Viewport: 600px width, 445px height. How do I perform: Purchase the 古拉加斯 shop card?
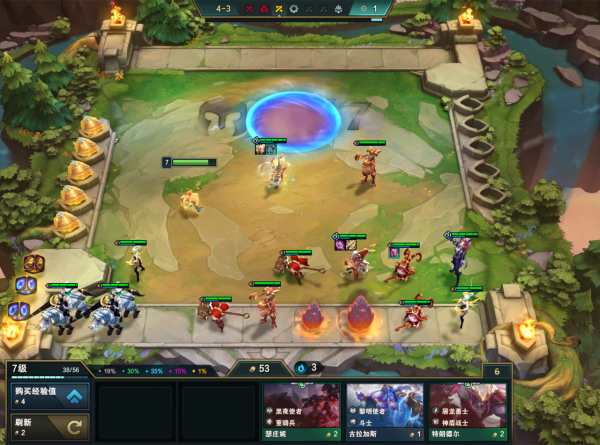point(385,412)
